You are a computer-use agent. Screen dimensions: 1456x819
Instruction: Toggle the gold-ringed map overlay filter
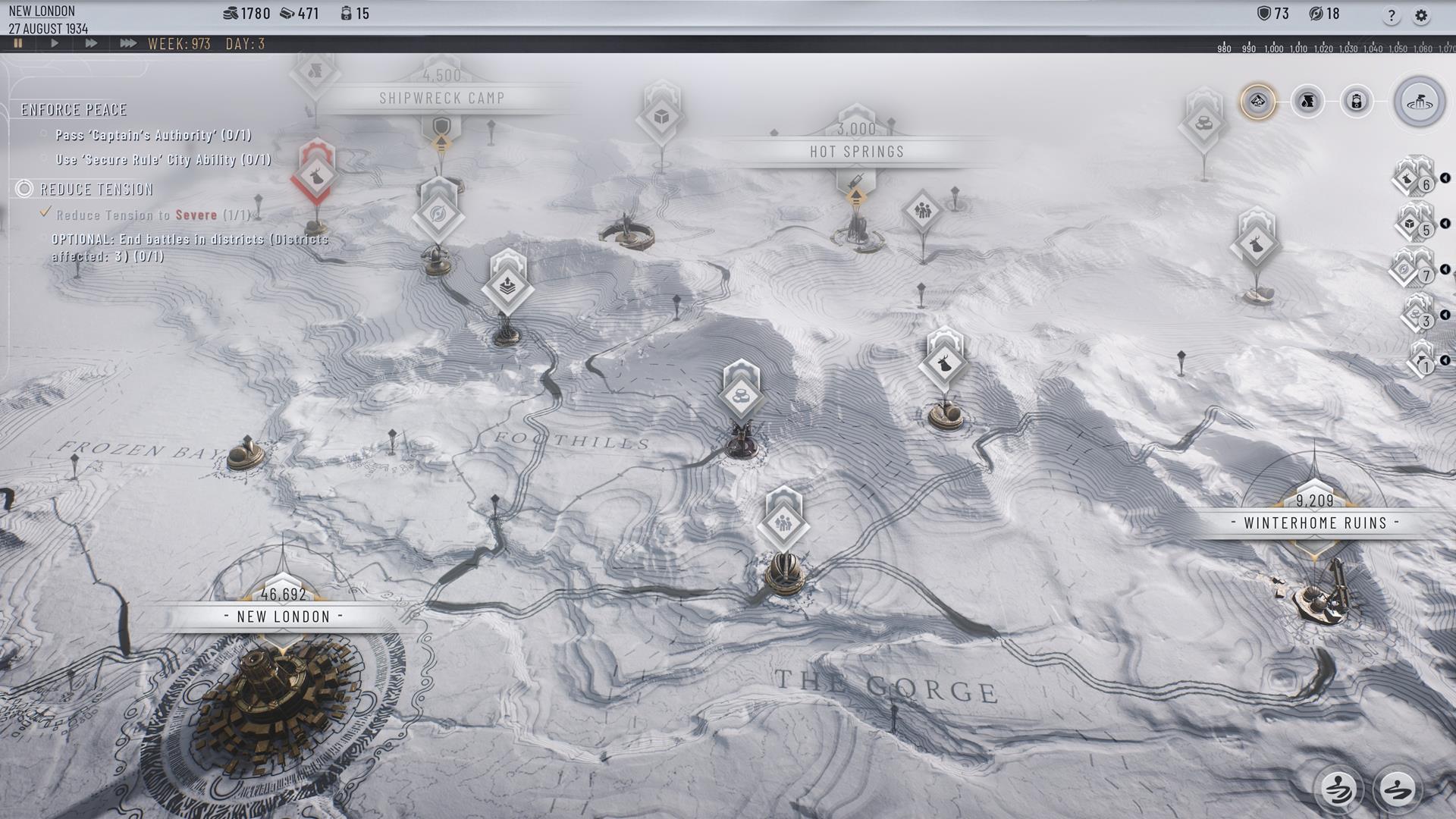[x=1258, y=102]
